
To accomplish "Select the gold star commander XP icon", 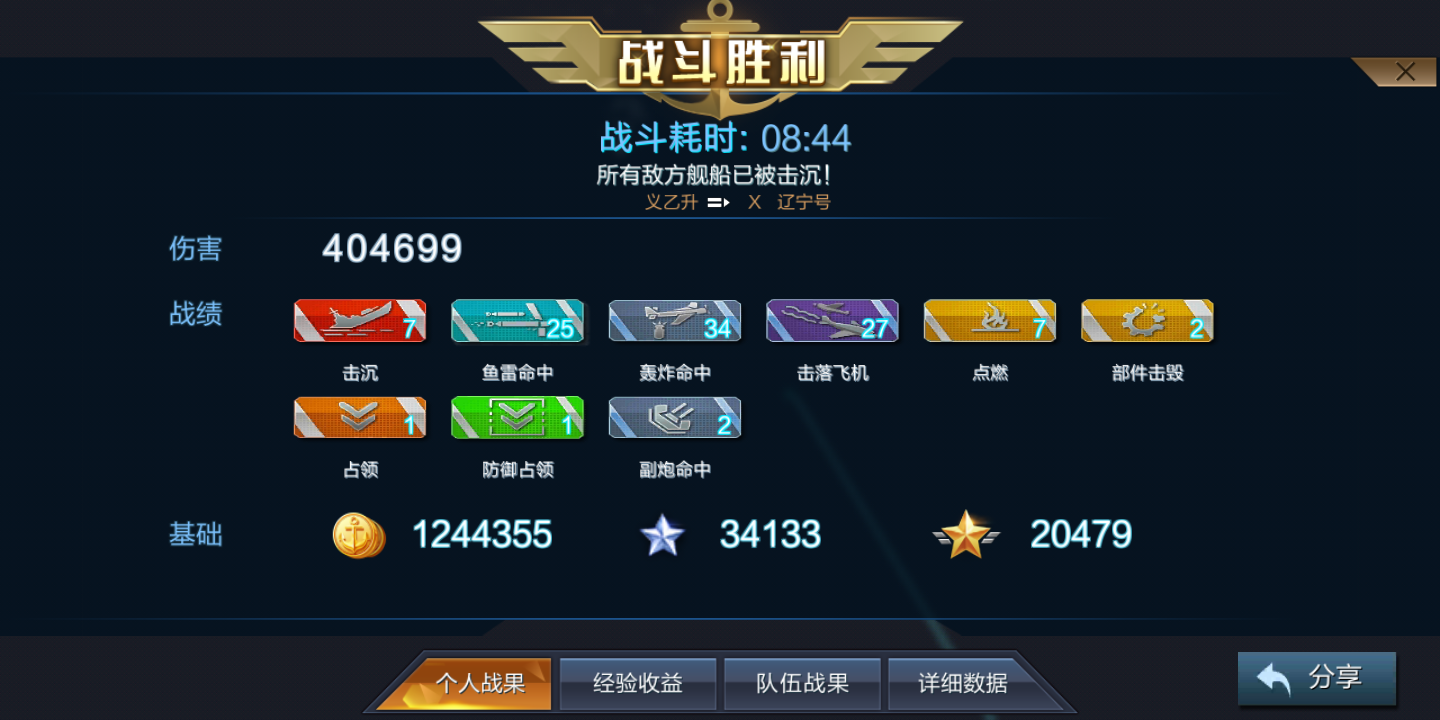I will coord(966,535).
